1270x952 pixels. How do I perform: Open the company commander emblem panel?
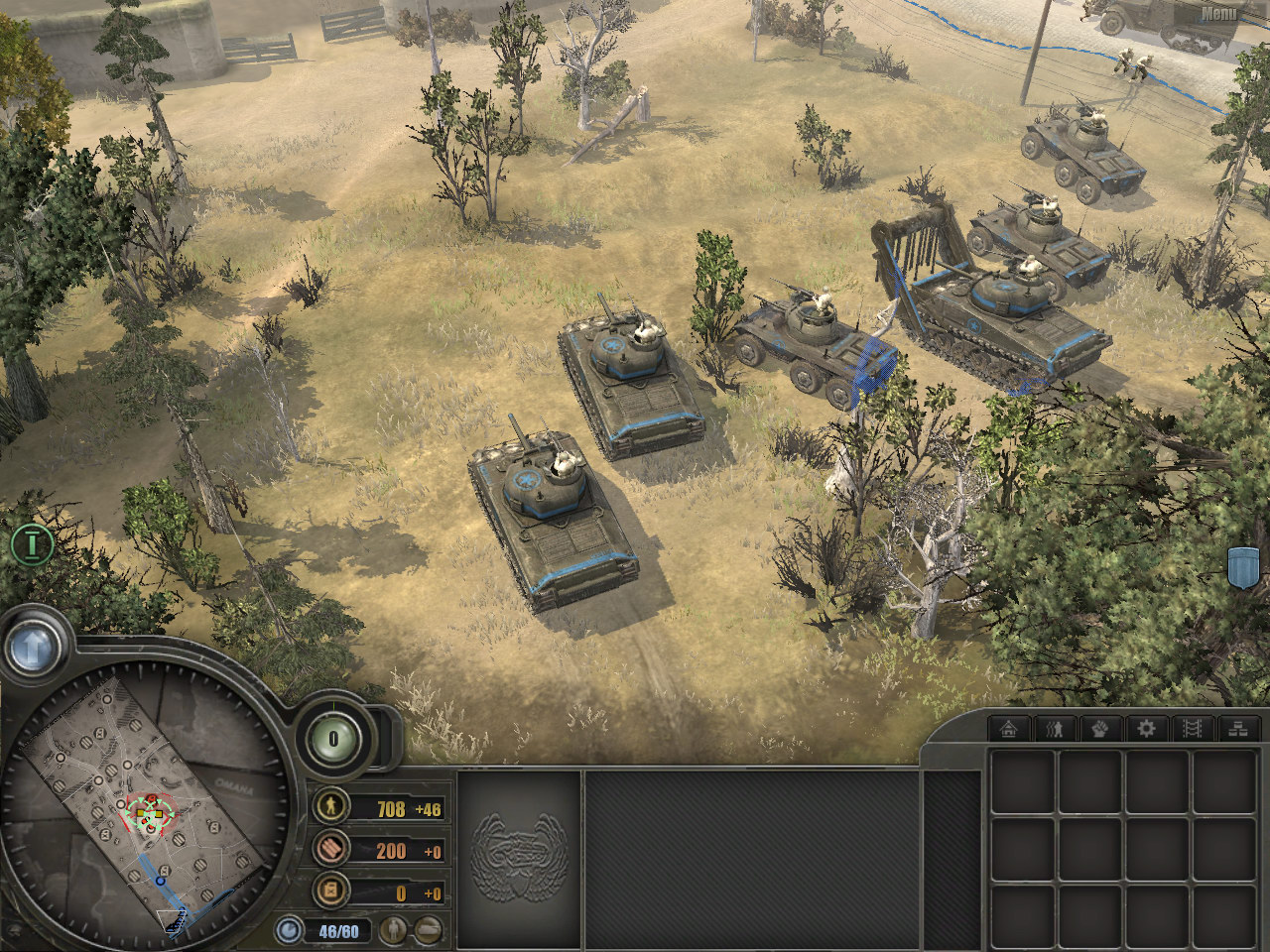tap(519, 853)
